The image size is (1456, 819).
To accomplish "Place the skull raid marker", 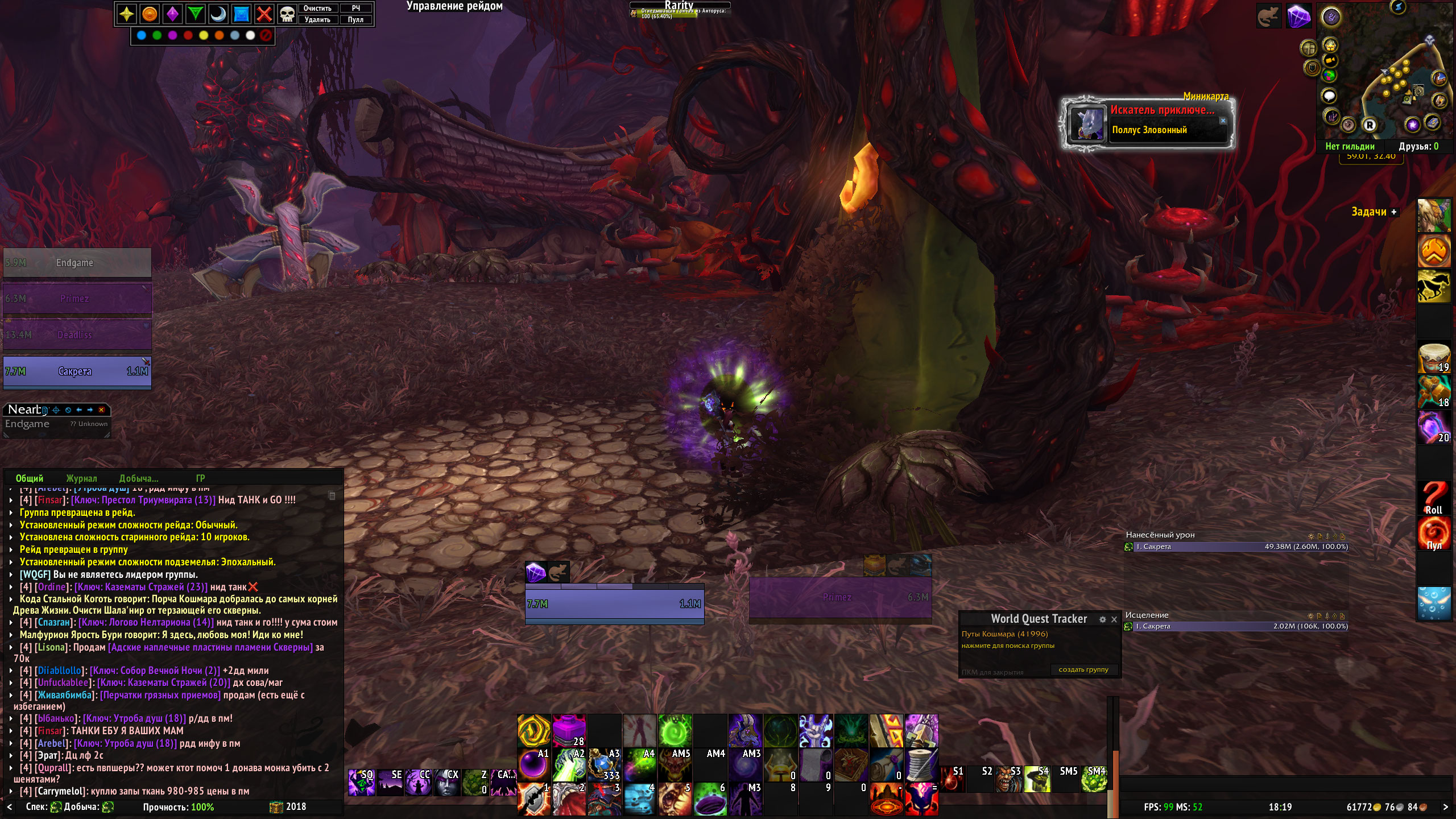I will tap(287, 14).
